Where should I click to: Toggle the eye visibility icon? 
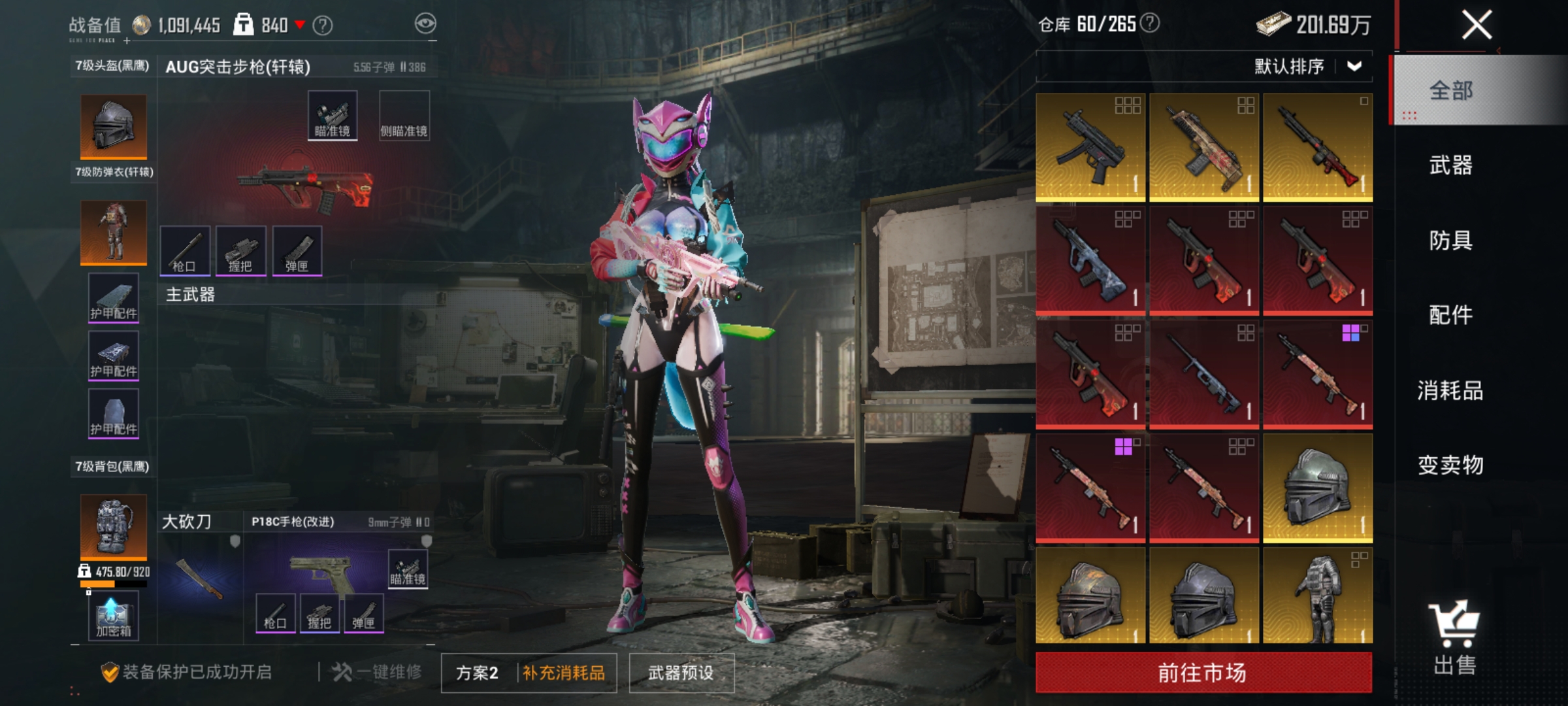pos(425,24)
